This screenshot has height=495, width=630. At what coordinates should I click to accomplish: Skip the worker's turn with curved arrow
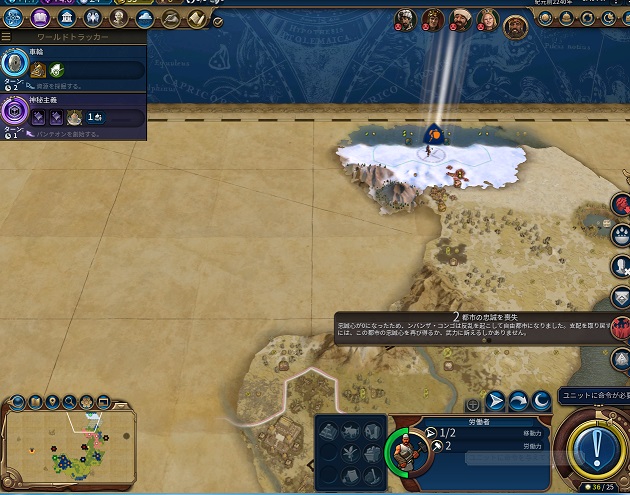pyautogui.click(x=518, y=402)
